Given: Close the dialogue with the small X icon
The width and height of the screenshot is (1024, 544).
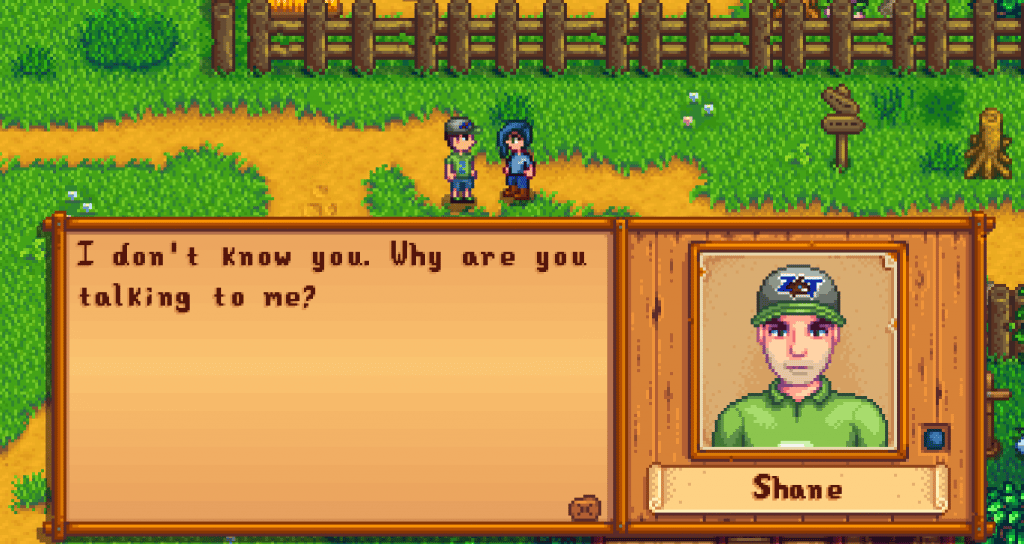Looking at the screenshot, I should point(586,507).
